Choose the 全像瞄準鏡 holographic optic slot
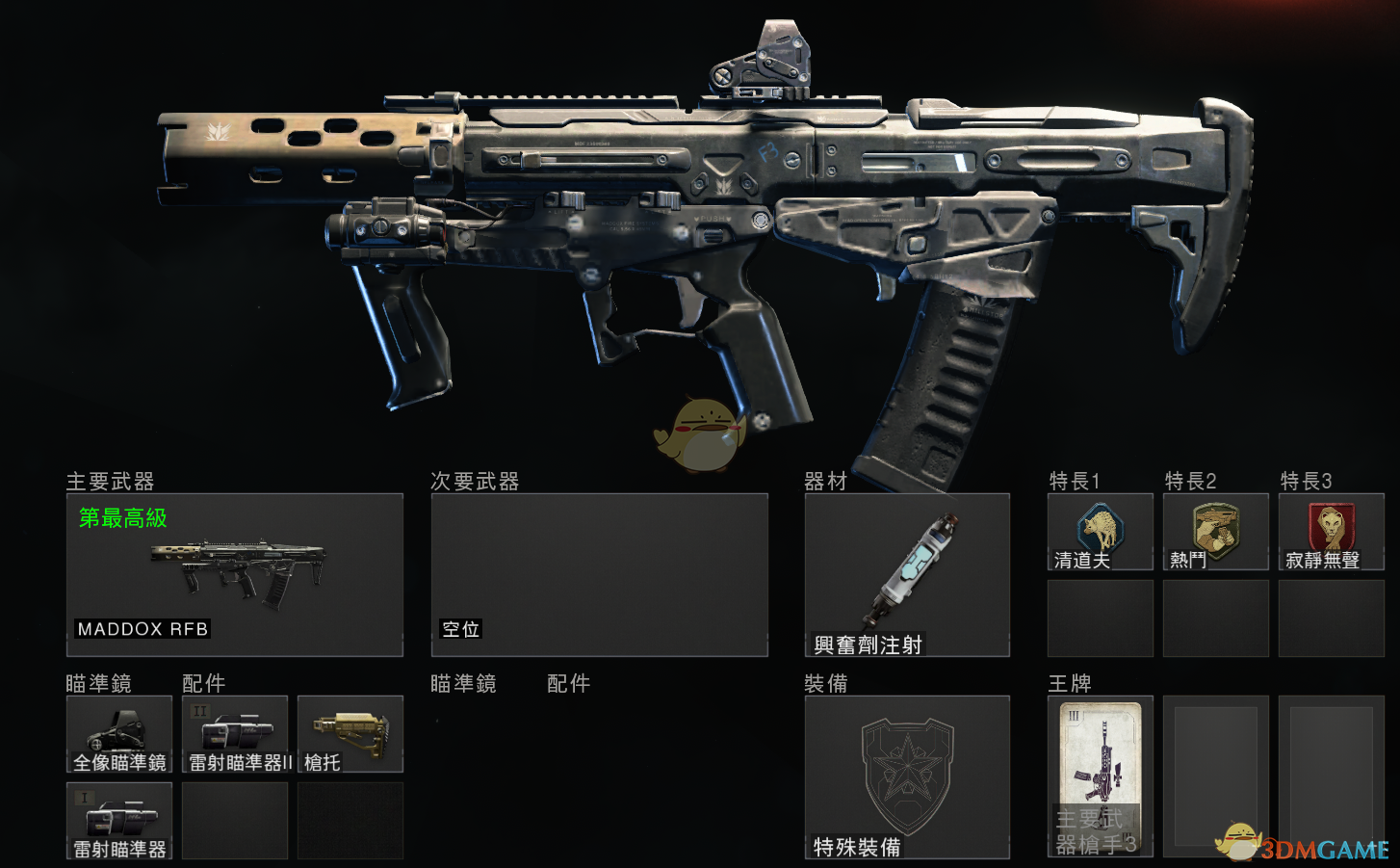Viewport: 1400px width, 868px height. 119,734
